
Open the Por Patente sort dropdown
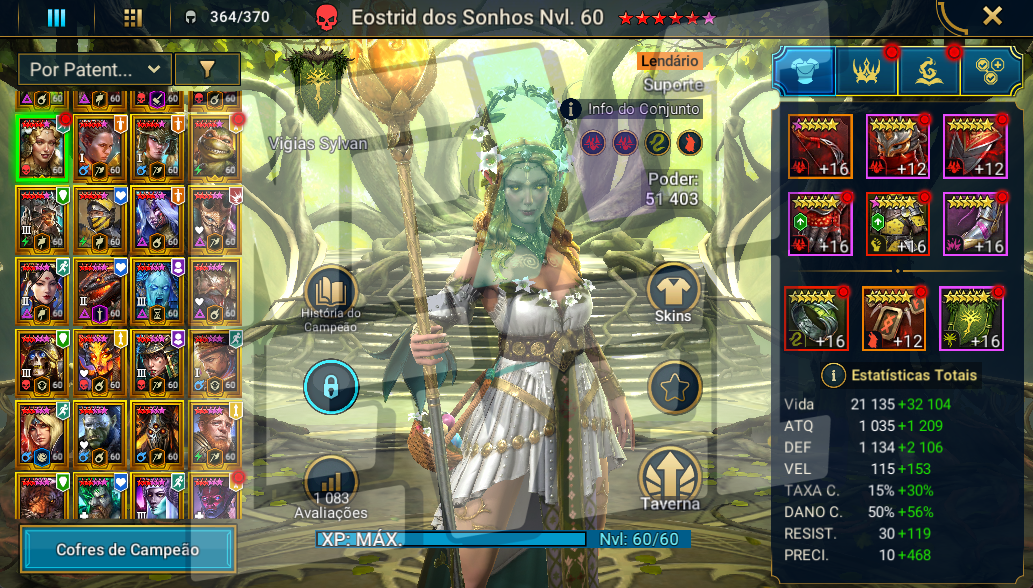click(x=94, y=69)
